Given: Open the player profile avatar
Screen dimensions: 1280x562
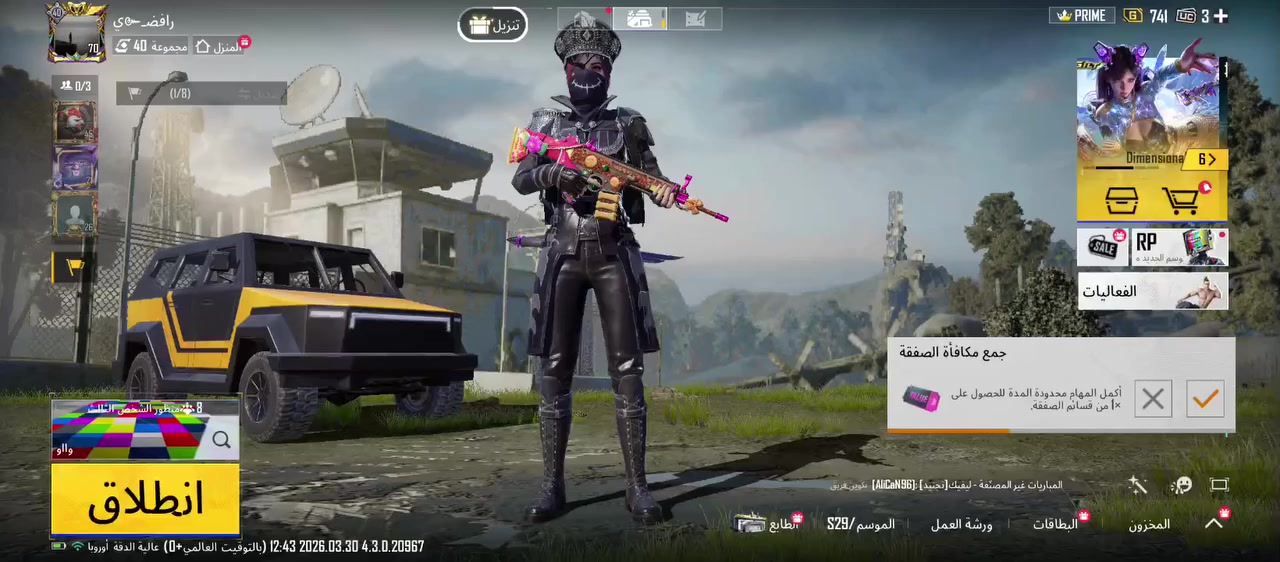Looking at the screenshot, I should pyautogui.click(x=77, y=32).
